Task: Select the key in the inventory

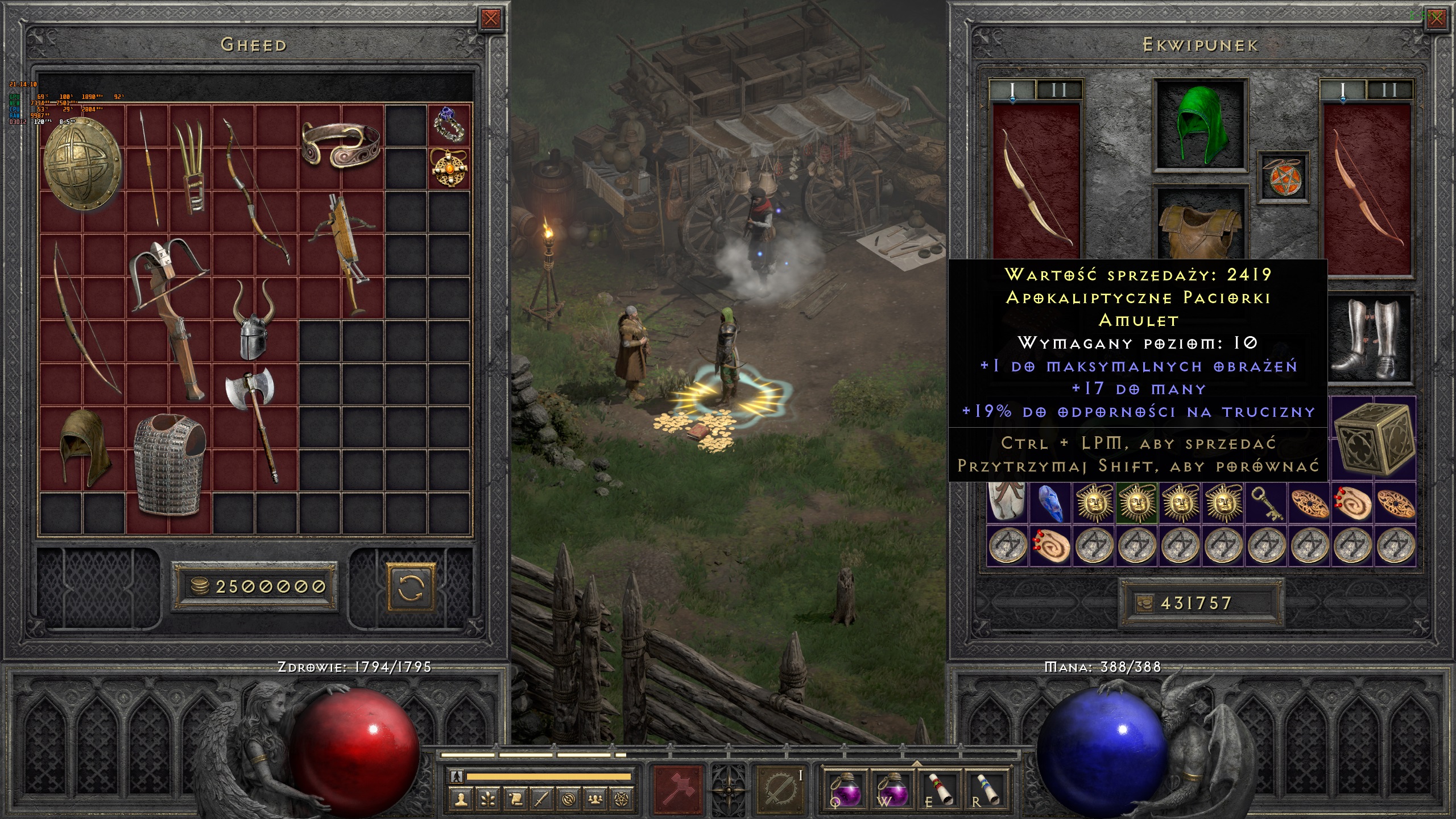Action: (x=1266, y=504)
